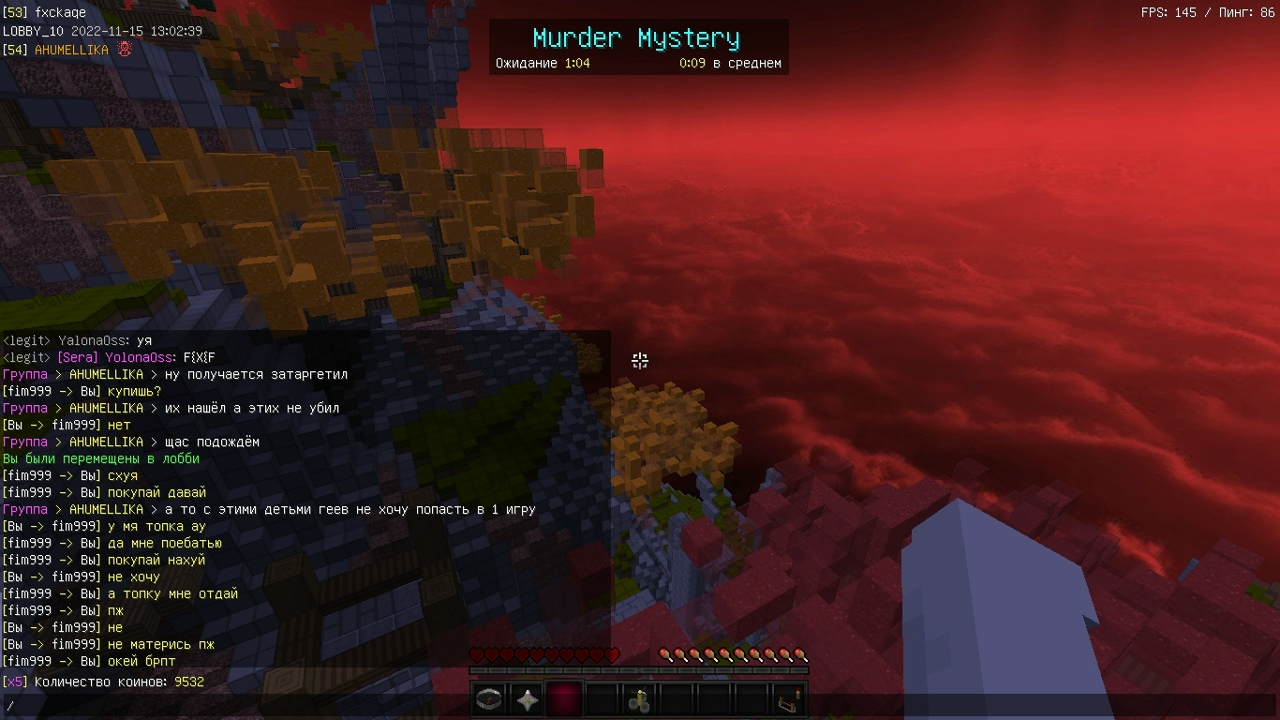Select the red bed hotbar slot
1280x720 pixels.
pyautogui.click(x=790, y=700)
